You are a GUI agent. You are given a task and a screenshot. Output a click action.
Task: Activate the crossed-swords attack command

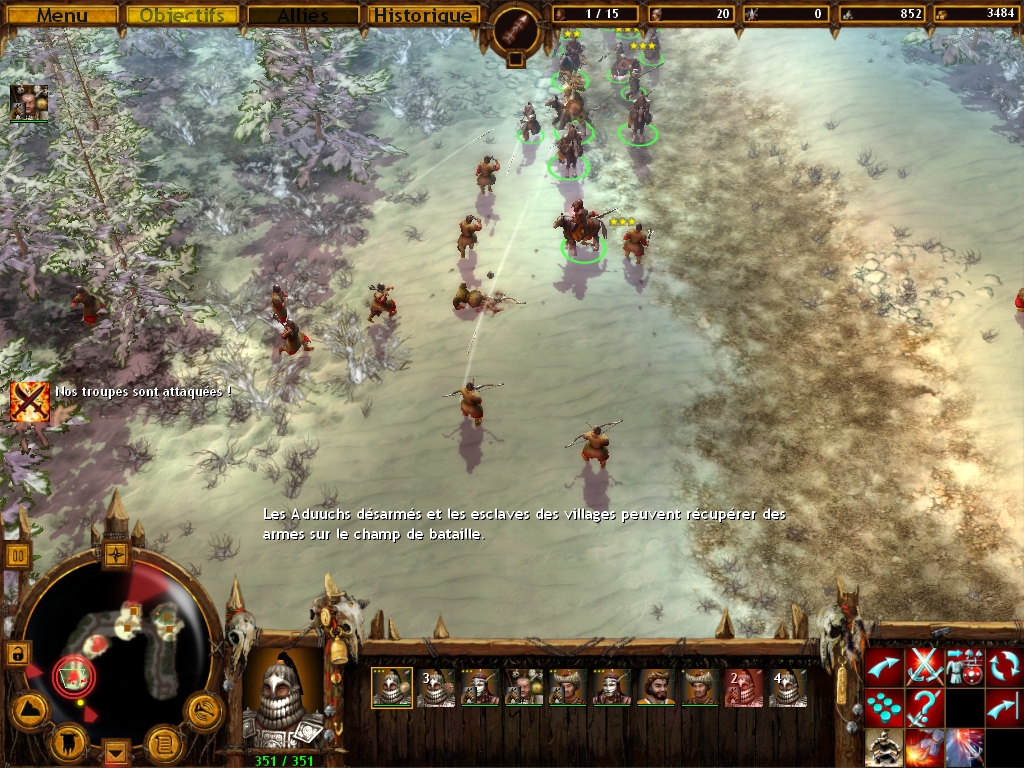point(925,667)
